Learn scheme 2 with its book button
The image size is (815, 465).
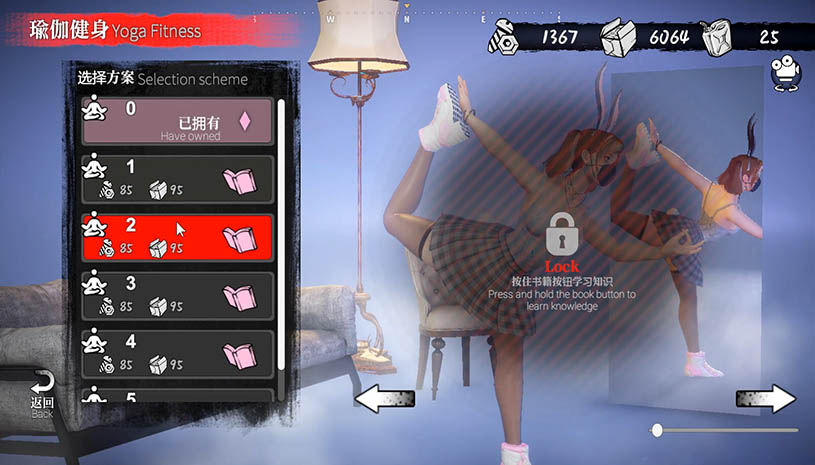[239, 239]
